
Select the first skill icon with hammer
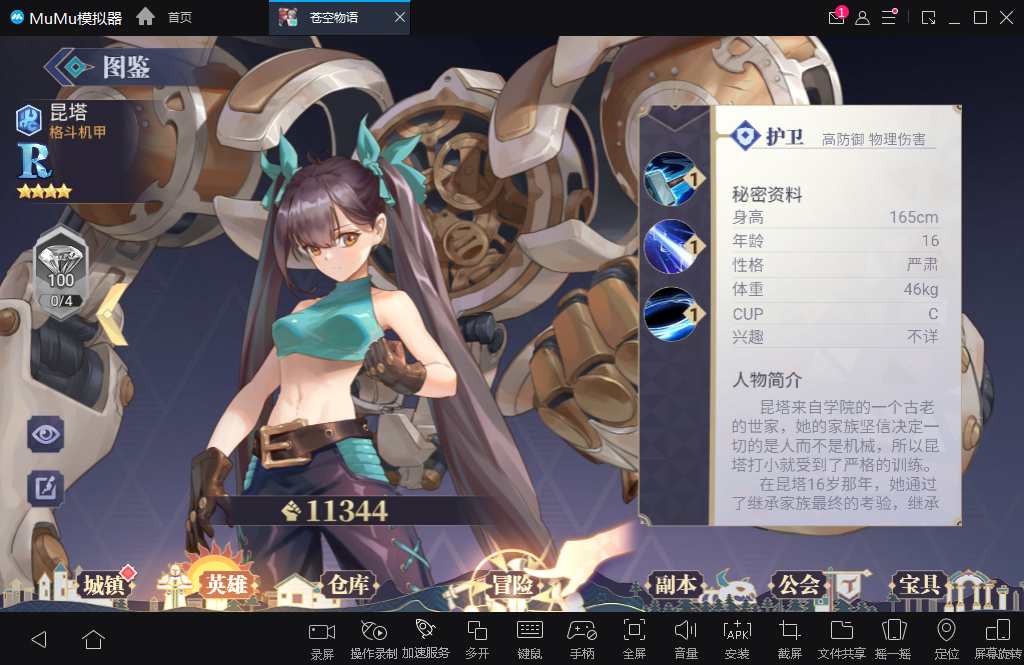[x=670, y=178]
